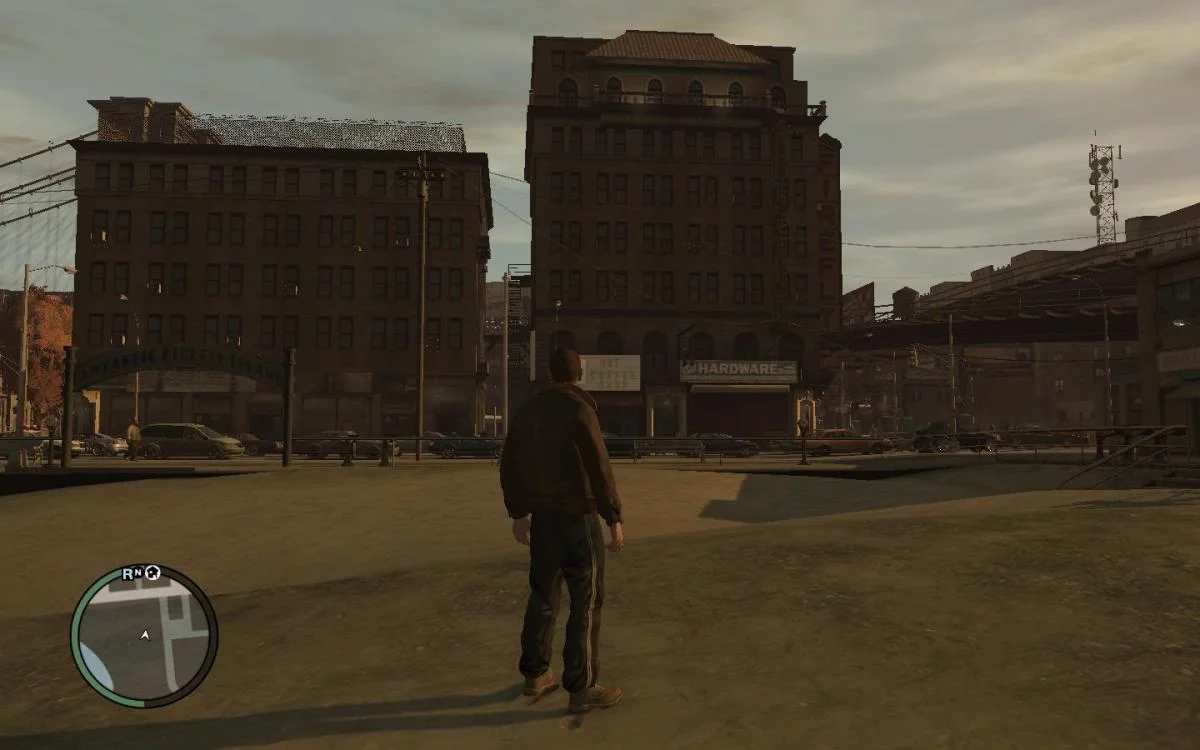Select the safehouse blip on the radar
The width and height of the screenshot is (1200, 750).
153,573
